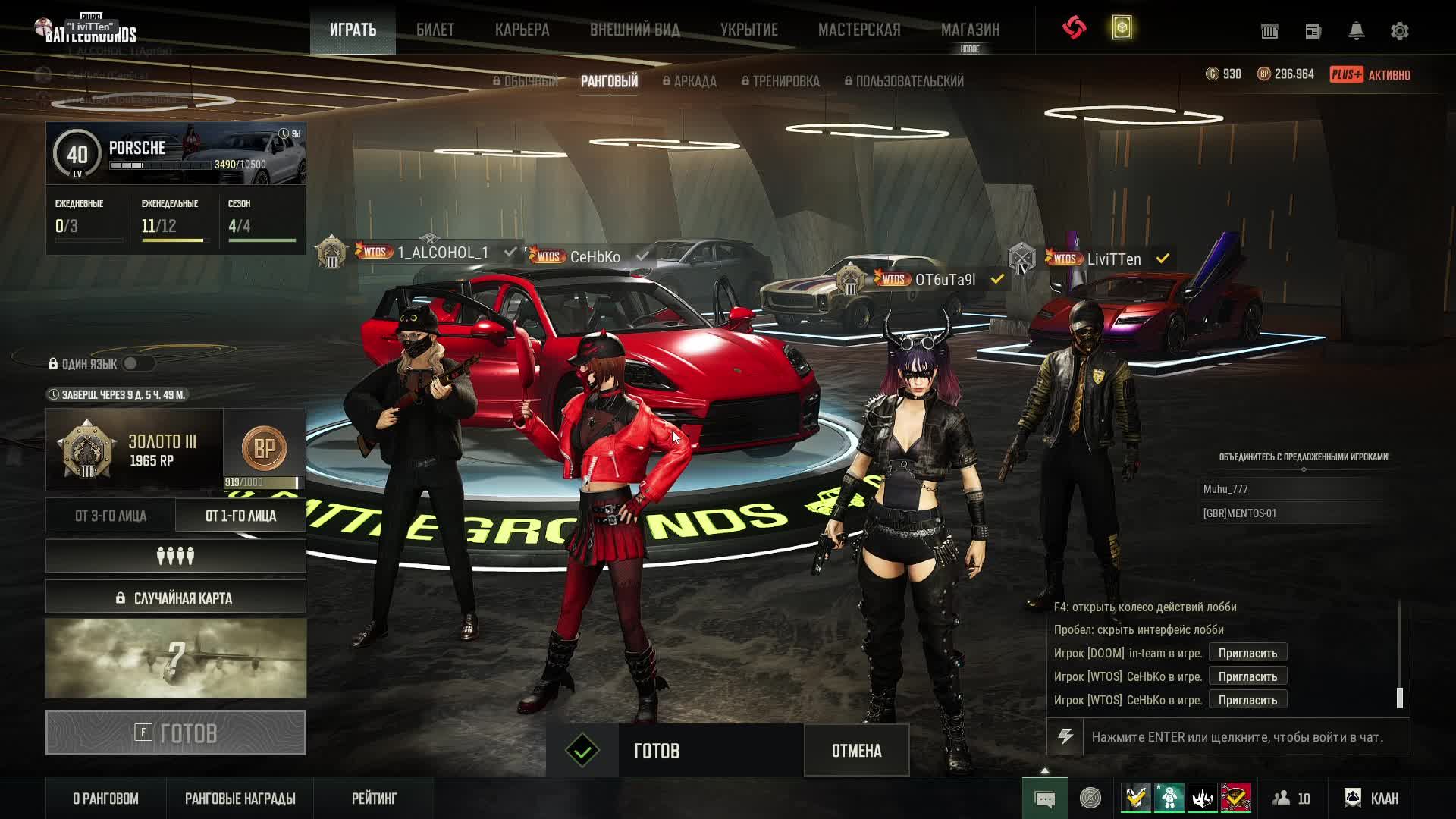
Task: Show notifications via the bell icon
Action: [x=1356, y=31]
